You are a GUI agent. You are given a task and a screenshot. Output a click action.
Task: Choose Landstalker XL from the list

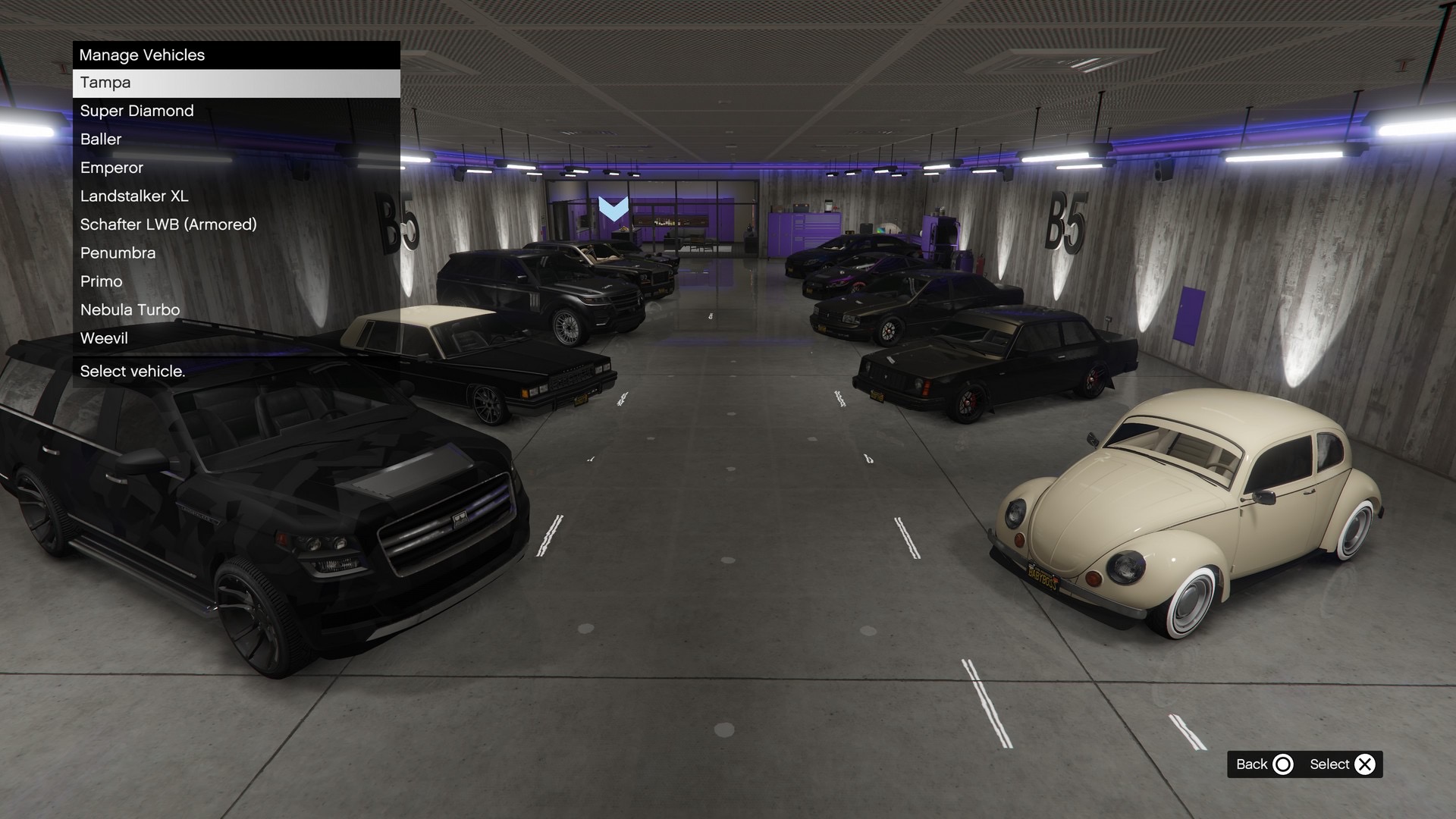(236, 196)
